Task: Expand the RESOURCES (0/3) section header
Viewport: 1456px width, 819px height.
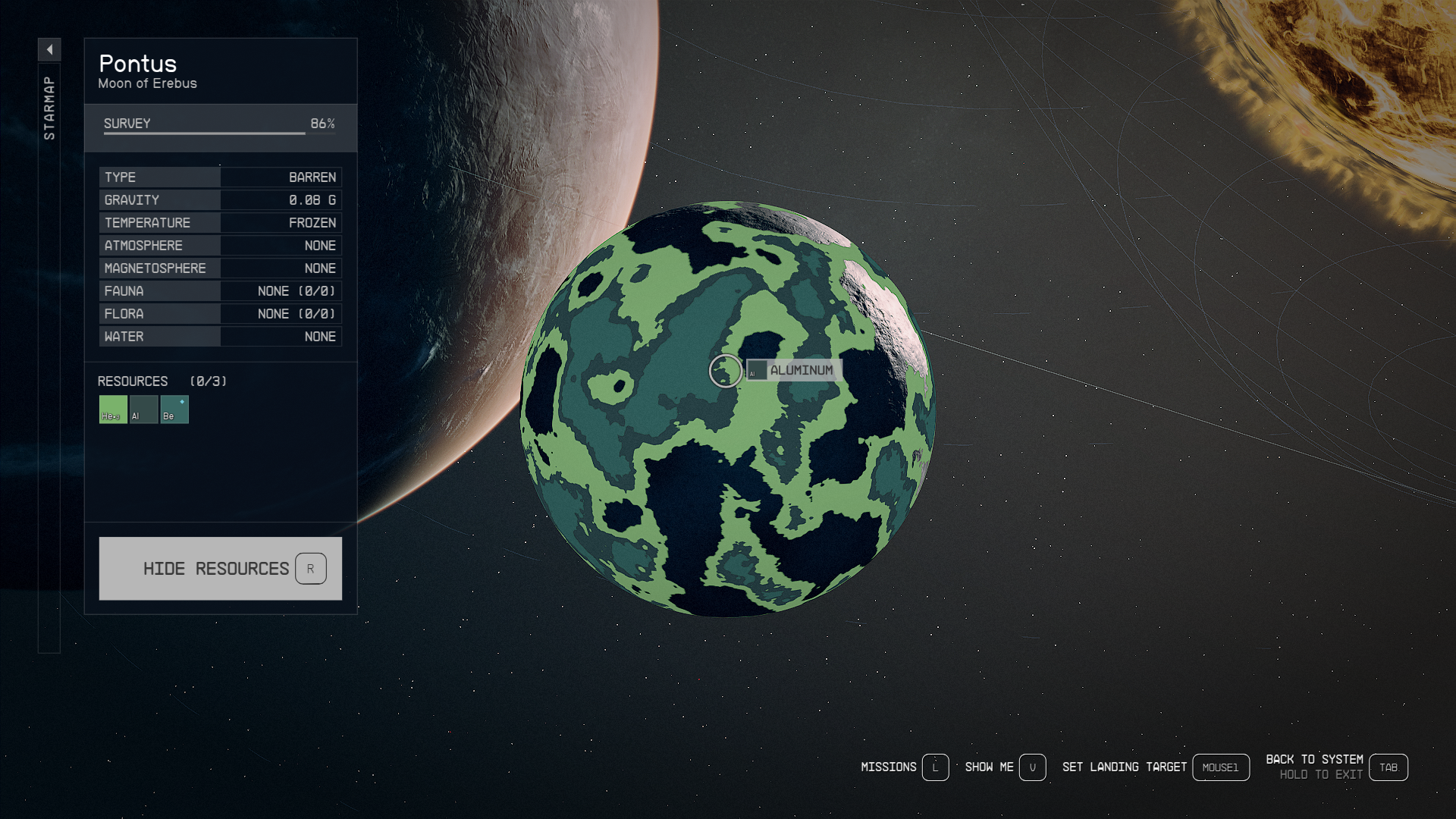Action: click(162, 381)
